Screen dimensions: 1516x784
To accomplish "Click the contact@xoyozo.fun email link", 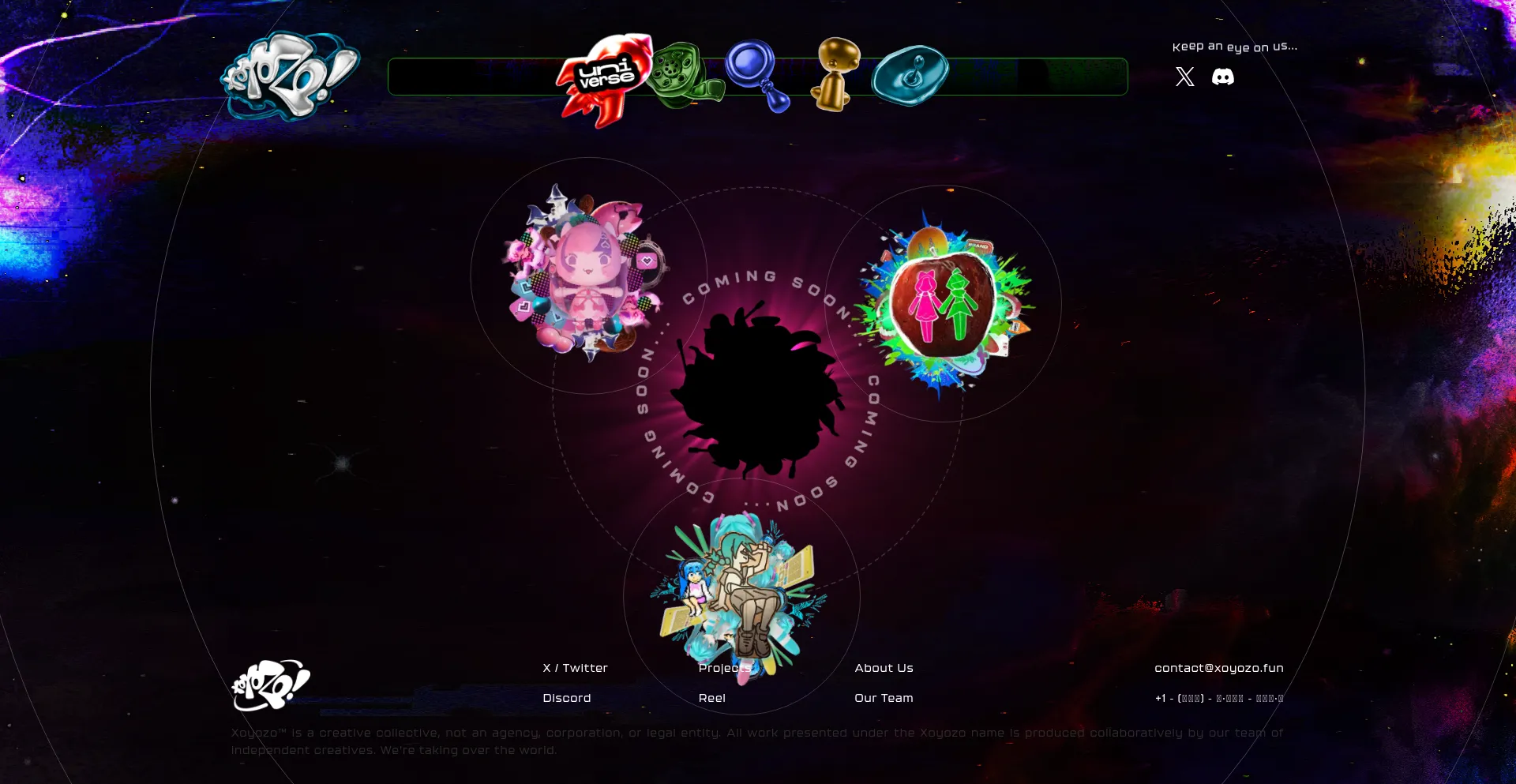I will tap(1218, 668).
